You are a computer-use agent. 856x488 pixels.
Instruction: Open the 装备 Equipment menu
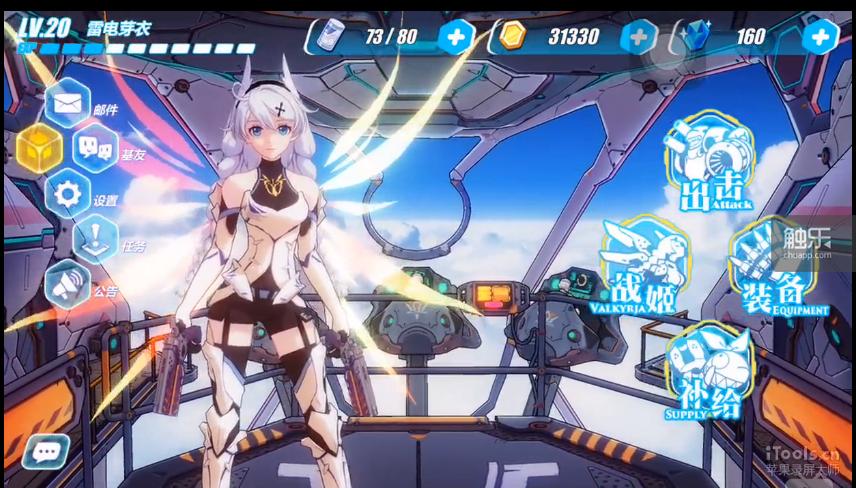coord(775,268)
